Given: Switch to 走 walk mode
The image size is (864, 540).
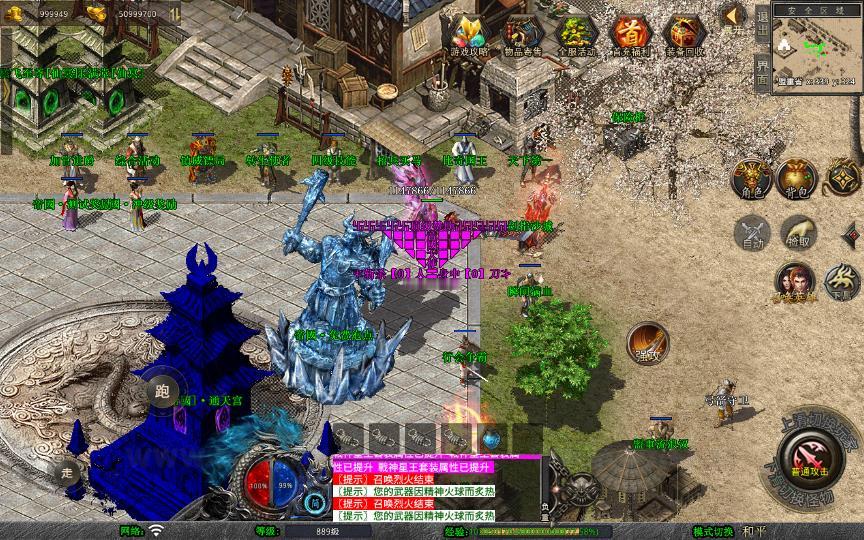Looking at the screenshot, I should coord(68,470).
